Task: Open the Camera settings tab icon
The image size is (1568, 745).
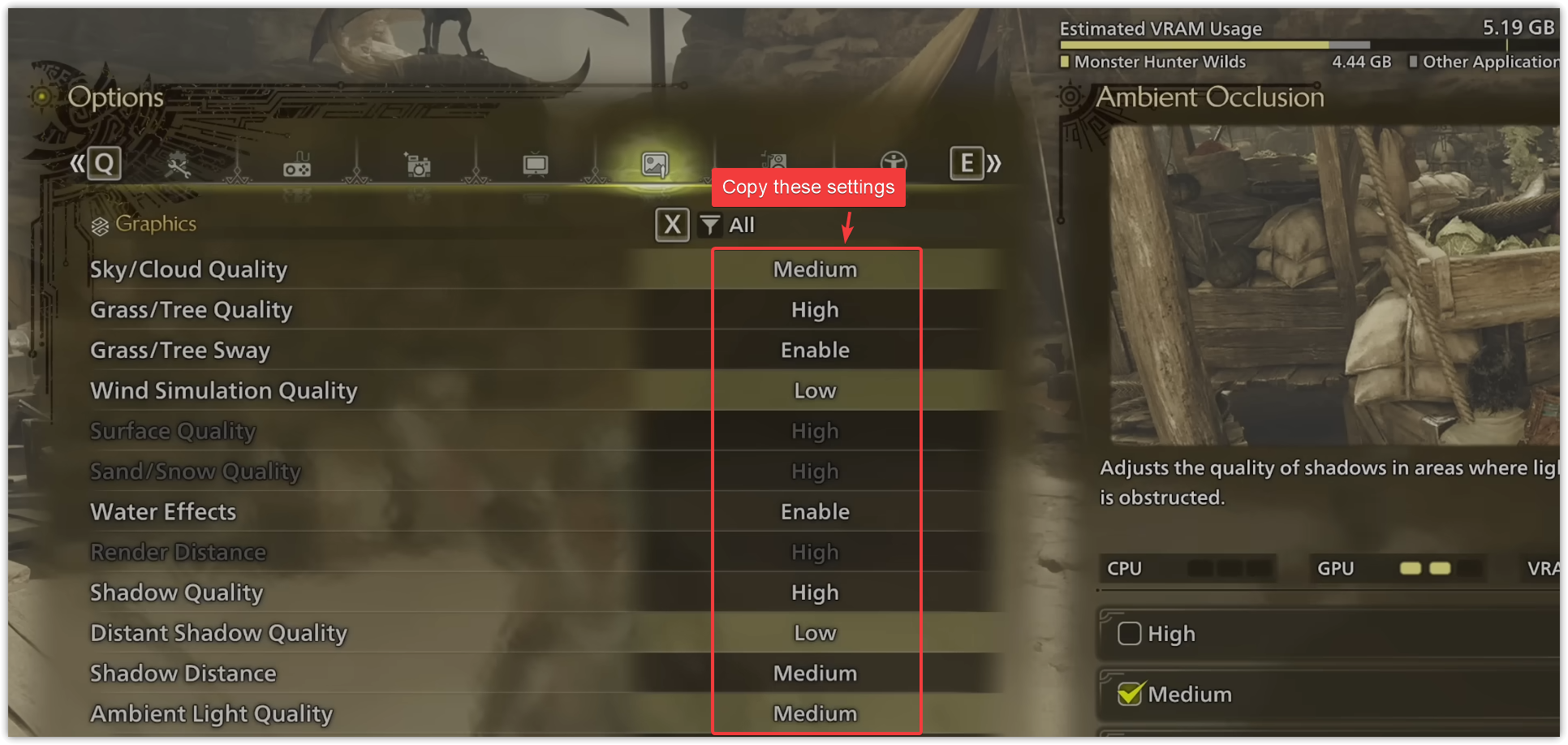Action: 417,163
